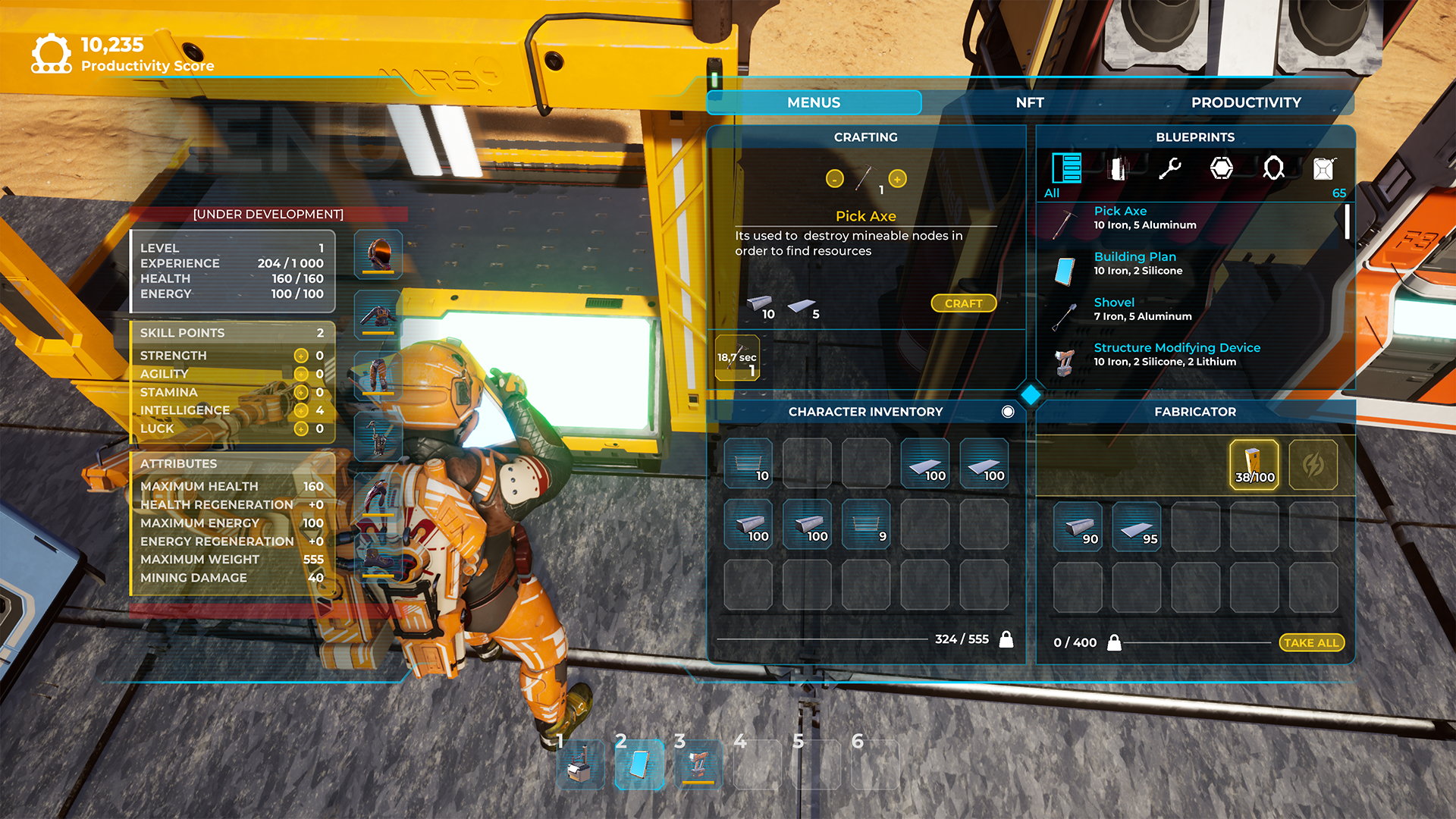The image size is (1456, 819).
Task: Toggle the Character Inventory radio button
Action: click(x=1008, y=412)
